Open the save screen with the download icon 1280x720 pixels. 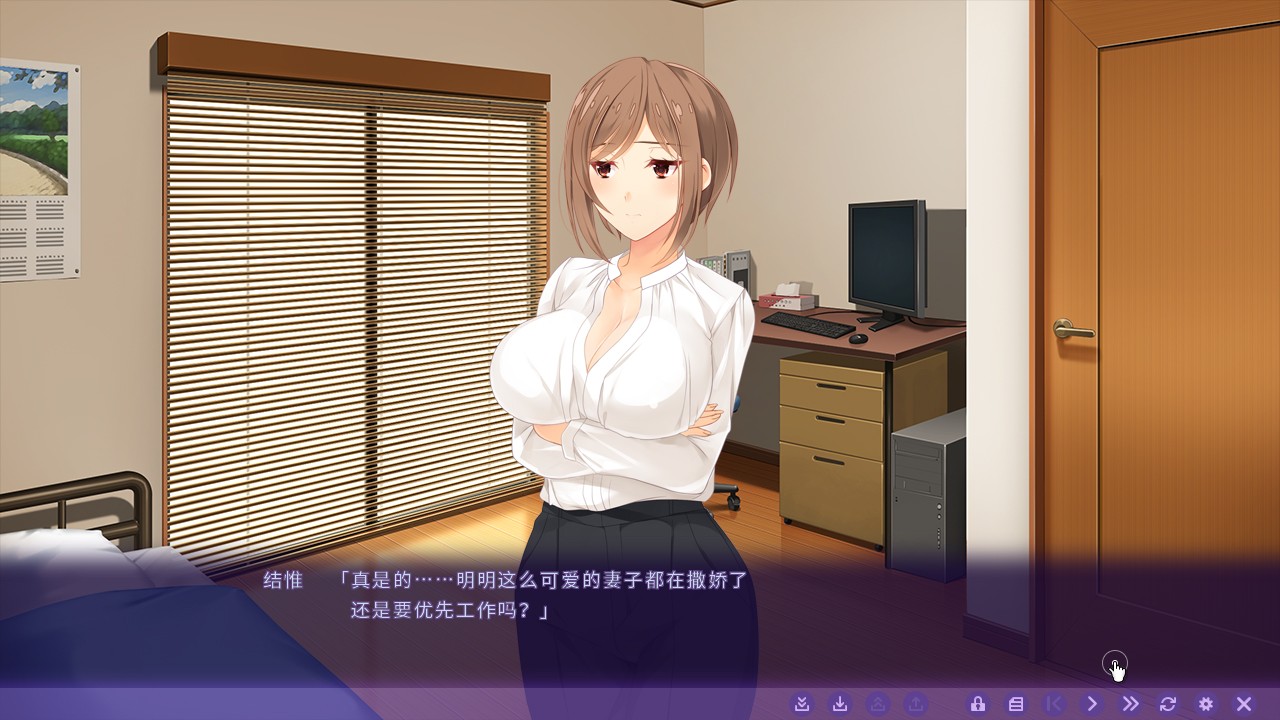tap(840, 703)
